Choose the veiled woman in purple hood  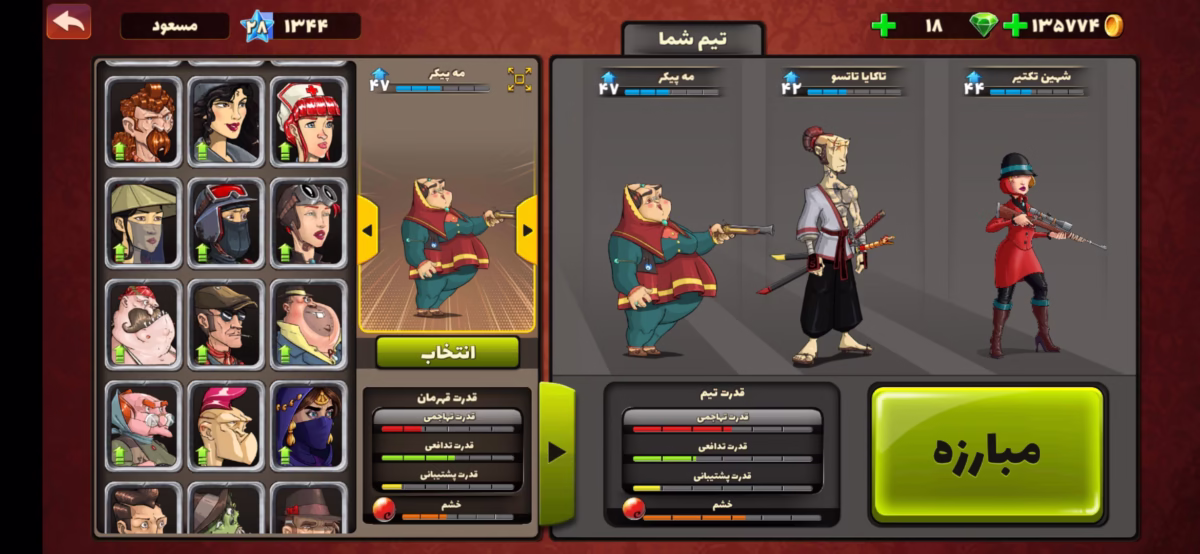coord(308,425)
